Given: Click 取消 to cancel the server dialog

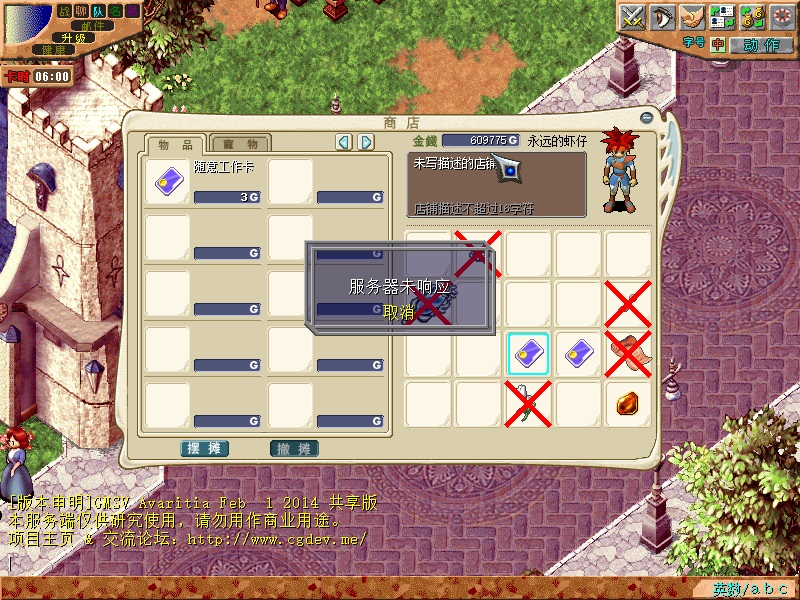Looking at the screenshot, I should [398, 312].
